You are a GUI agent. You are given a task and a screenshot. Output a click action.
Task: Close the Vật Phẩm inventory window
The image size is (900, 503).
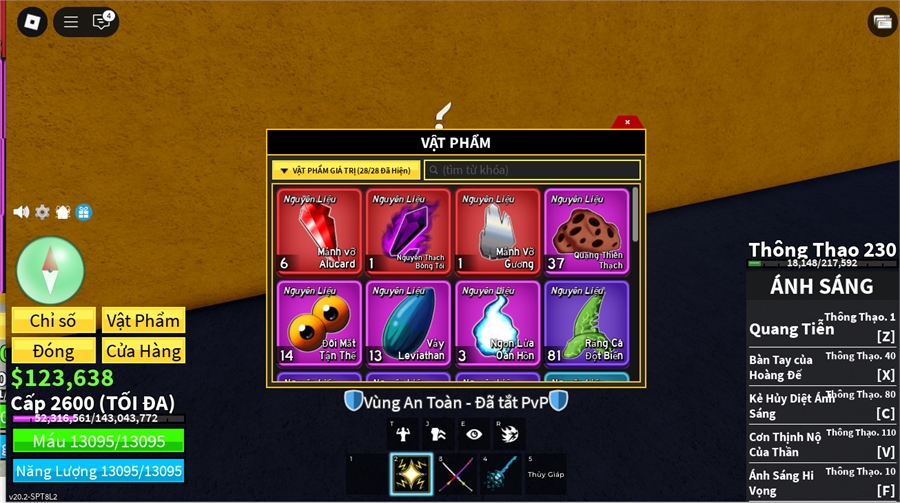coord(627,122)
